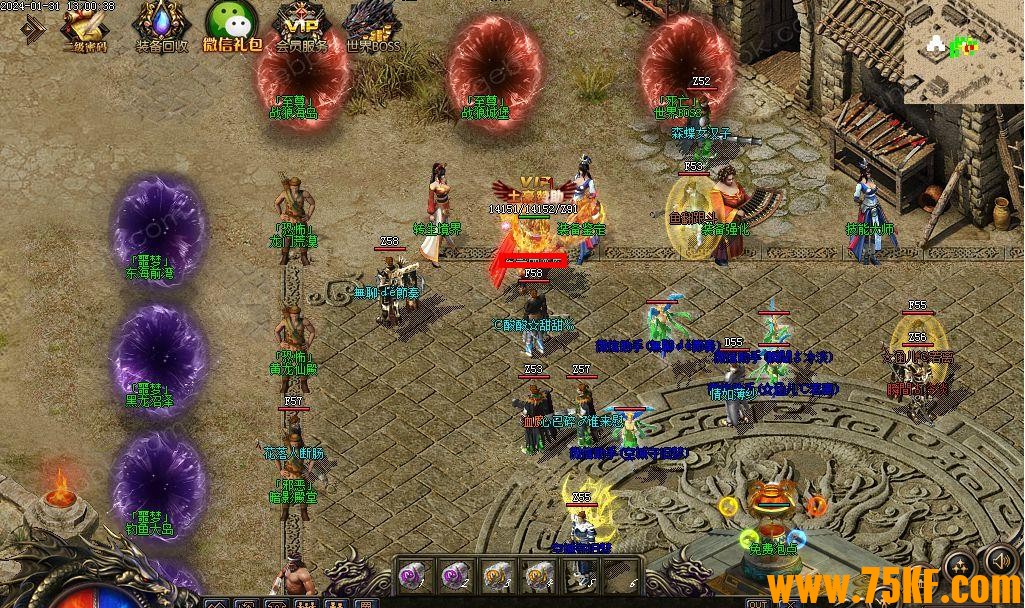Viewport: 1025px width, 608px height.
Task: Click the round triangle-symbol button beside the speaker
Action: 960,565
